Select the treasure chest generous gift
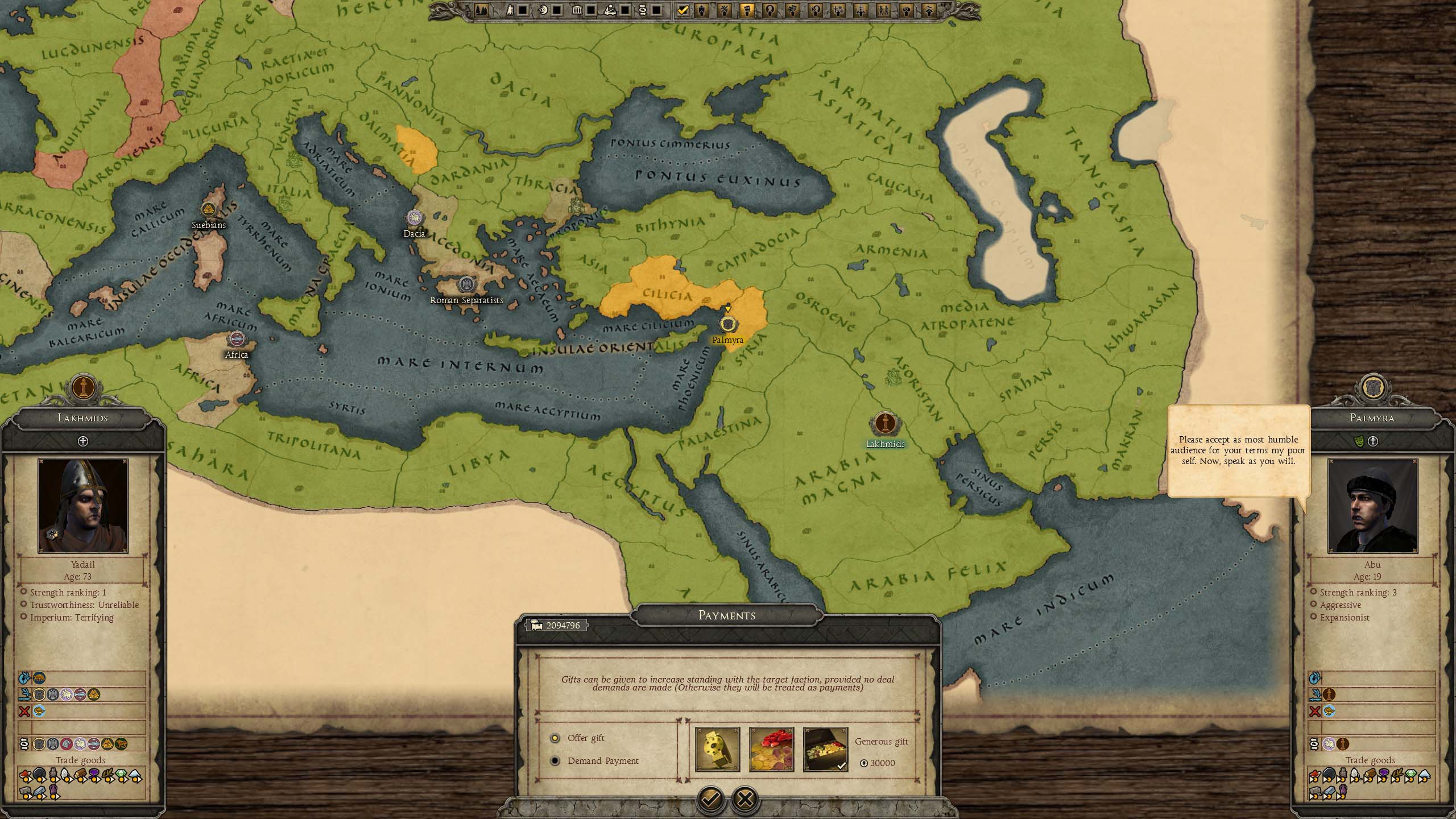The width and height of the screenshot is (1456, 819). [825, 750]
